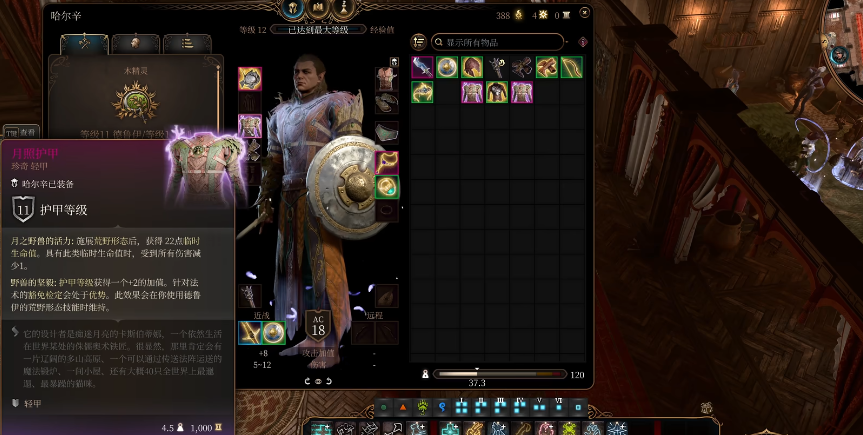This screenshot has width=863, height=435.
Task: Choose the golden circlet inventory item
Action: [422, 93]
